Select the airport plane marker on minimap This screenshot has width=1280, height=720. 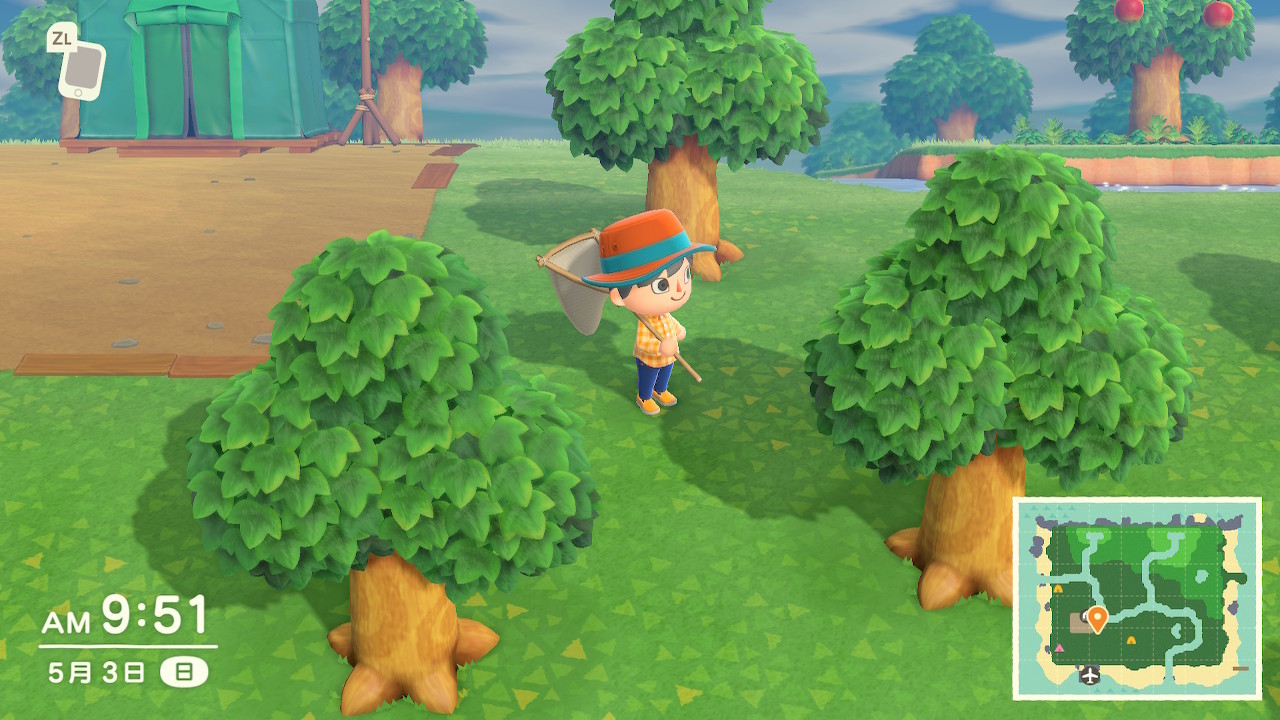coord(1089,677)
